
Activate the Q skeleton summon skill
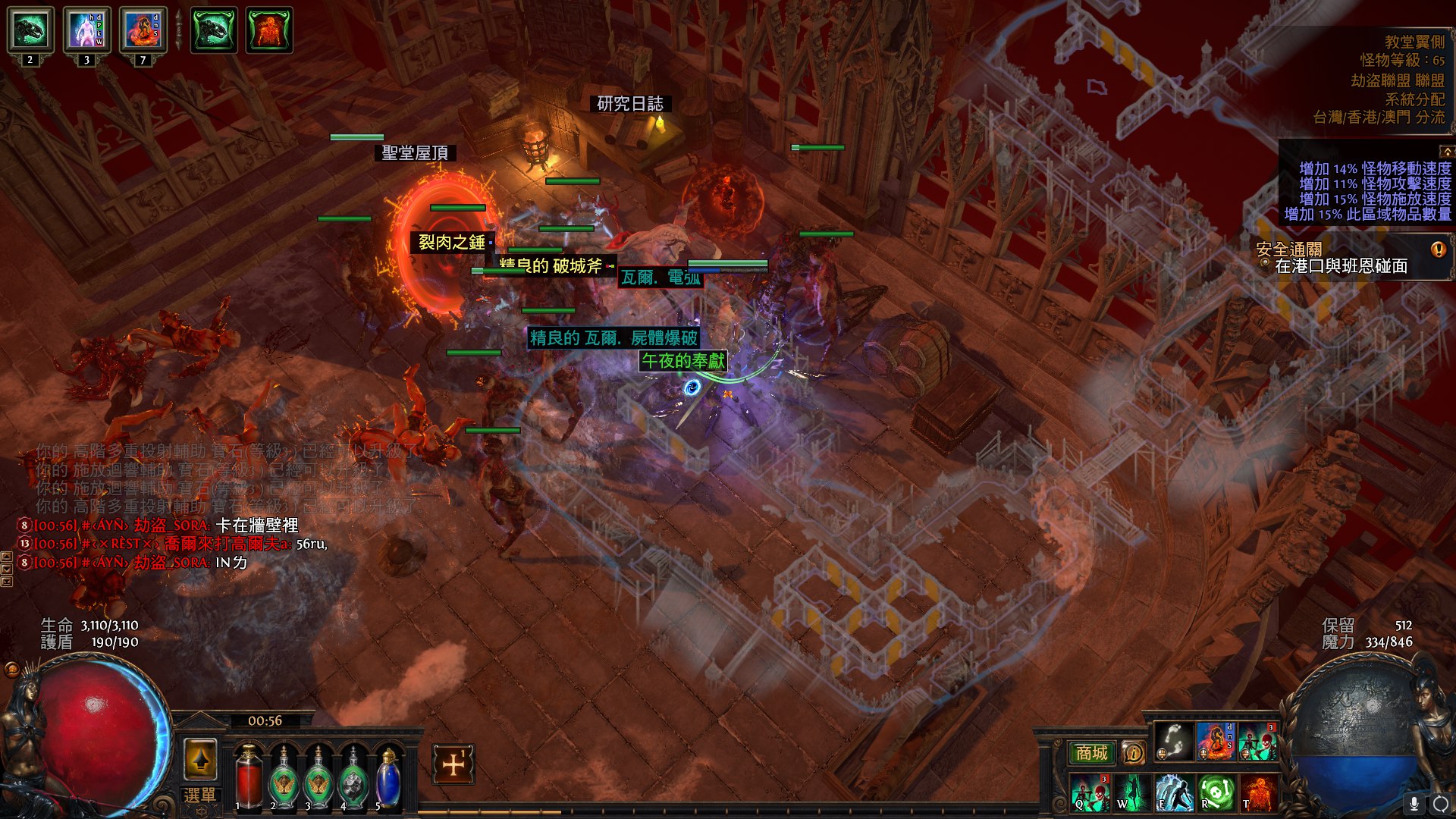(1090, 792)
